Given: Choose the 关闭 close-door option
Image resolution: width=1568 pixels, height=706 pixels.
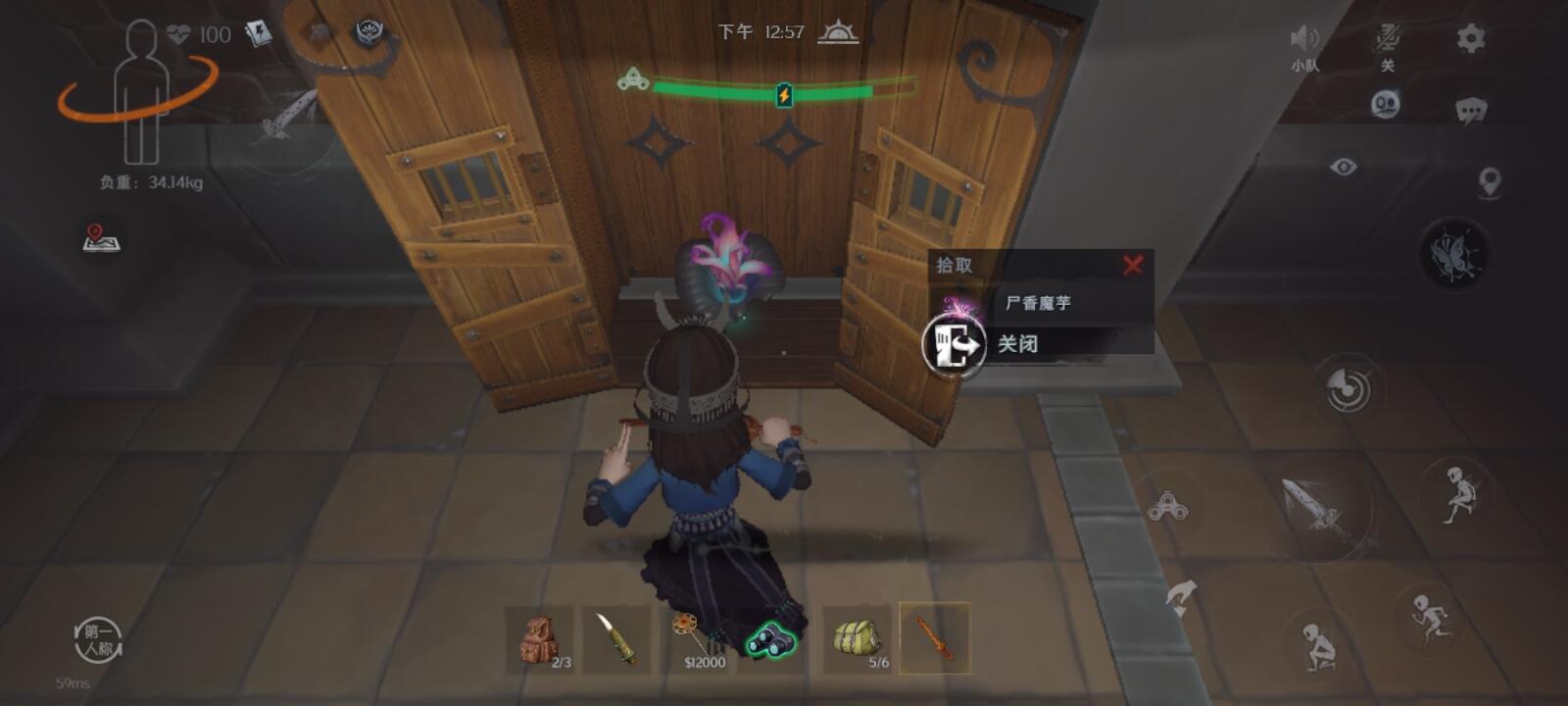Looking at the screenshot, I should tap(1019, 344).
